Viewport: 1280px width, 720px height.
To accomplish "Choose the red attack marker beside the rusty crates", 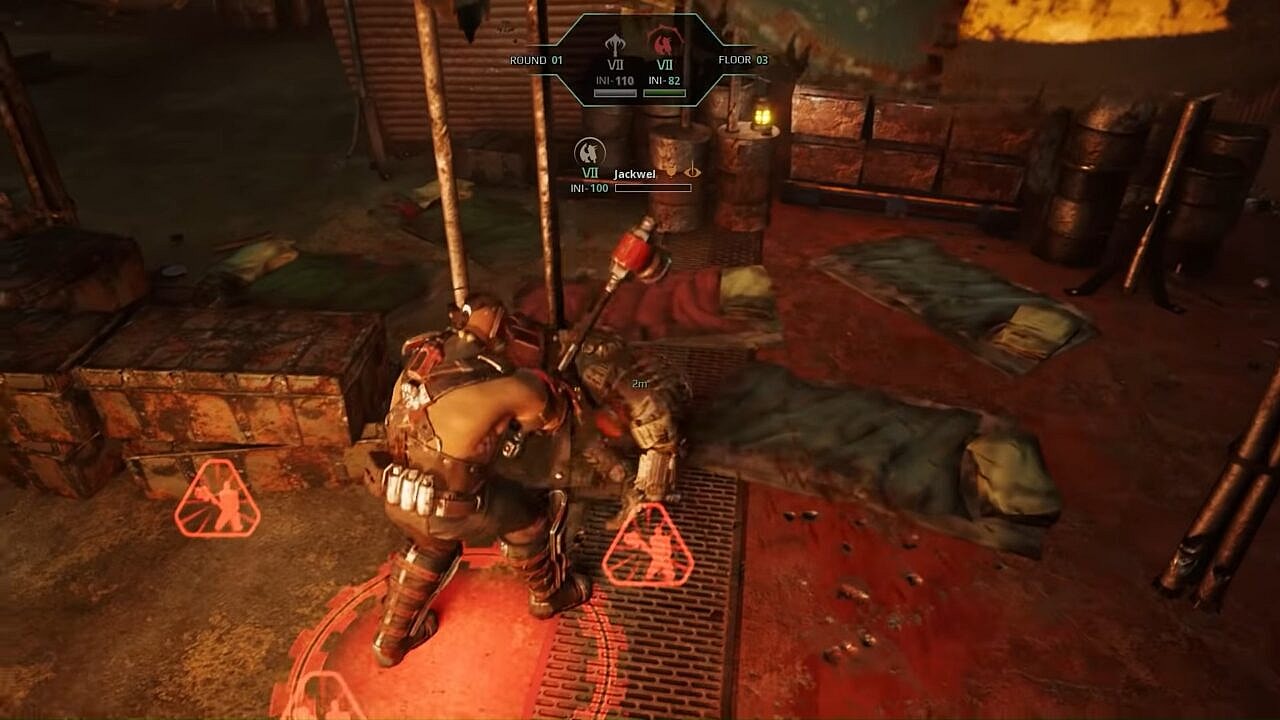I will (x=217, y=499).
